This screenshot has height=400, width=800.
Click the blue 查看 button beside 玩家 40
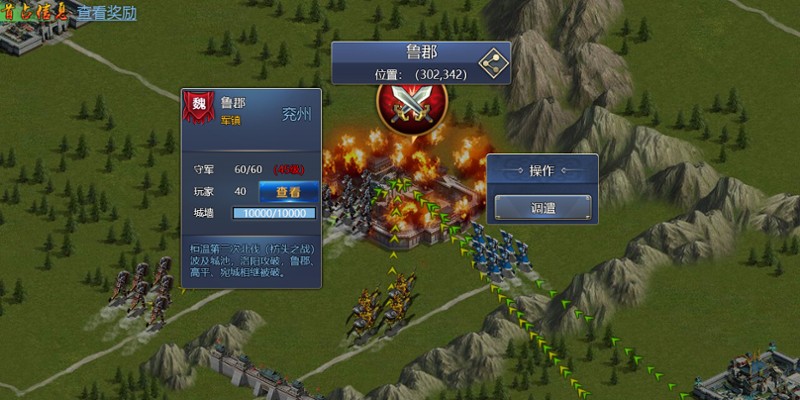point(289,191)
